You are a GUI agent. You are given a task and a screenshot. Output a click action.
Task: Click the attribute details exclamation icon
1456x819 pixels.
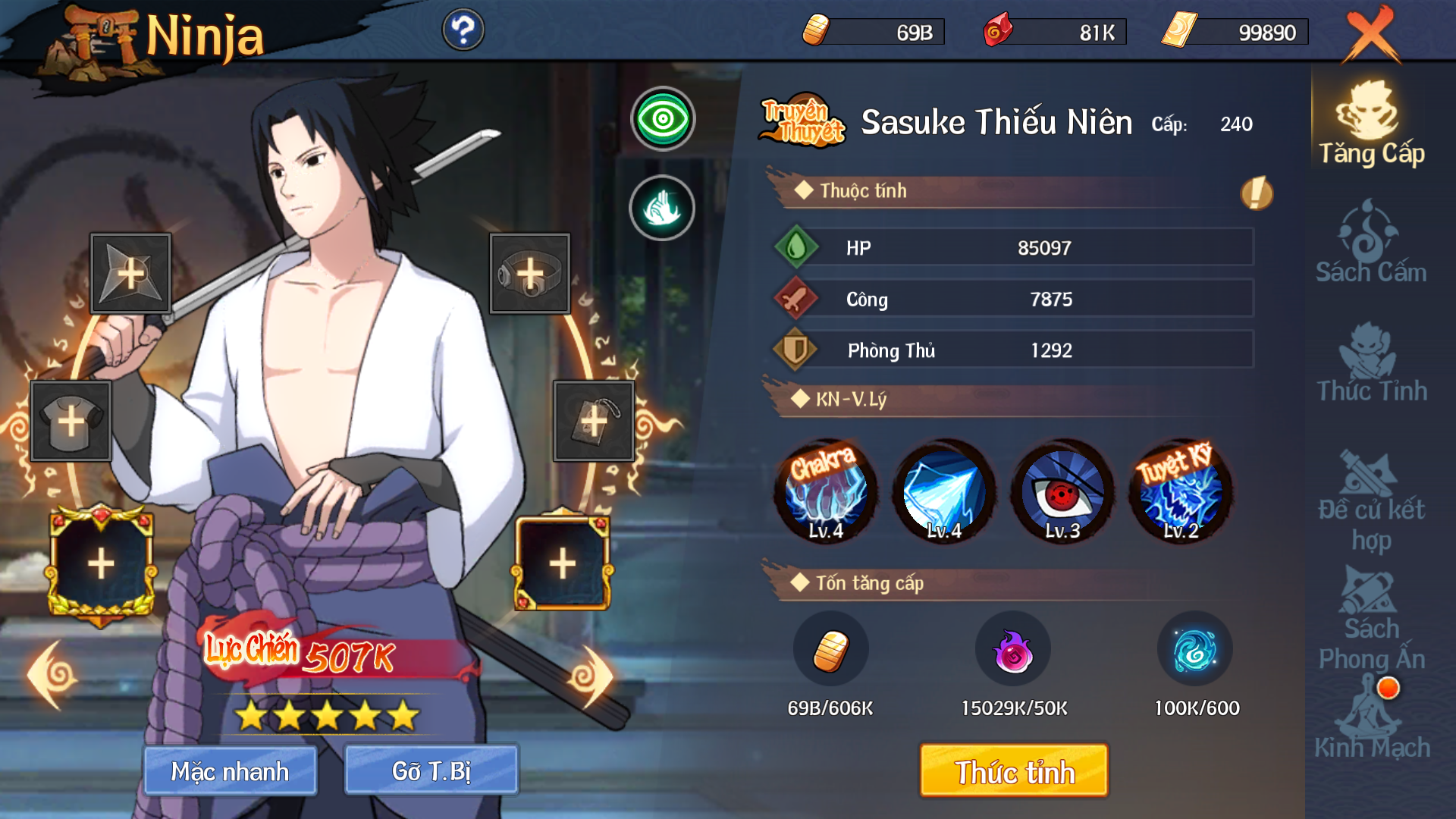click(x=1257, y=193)
